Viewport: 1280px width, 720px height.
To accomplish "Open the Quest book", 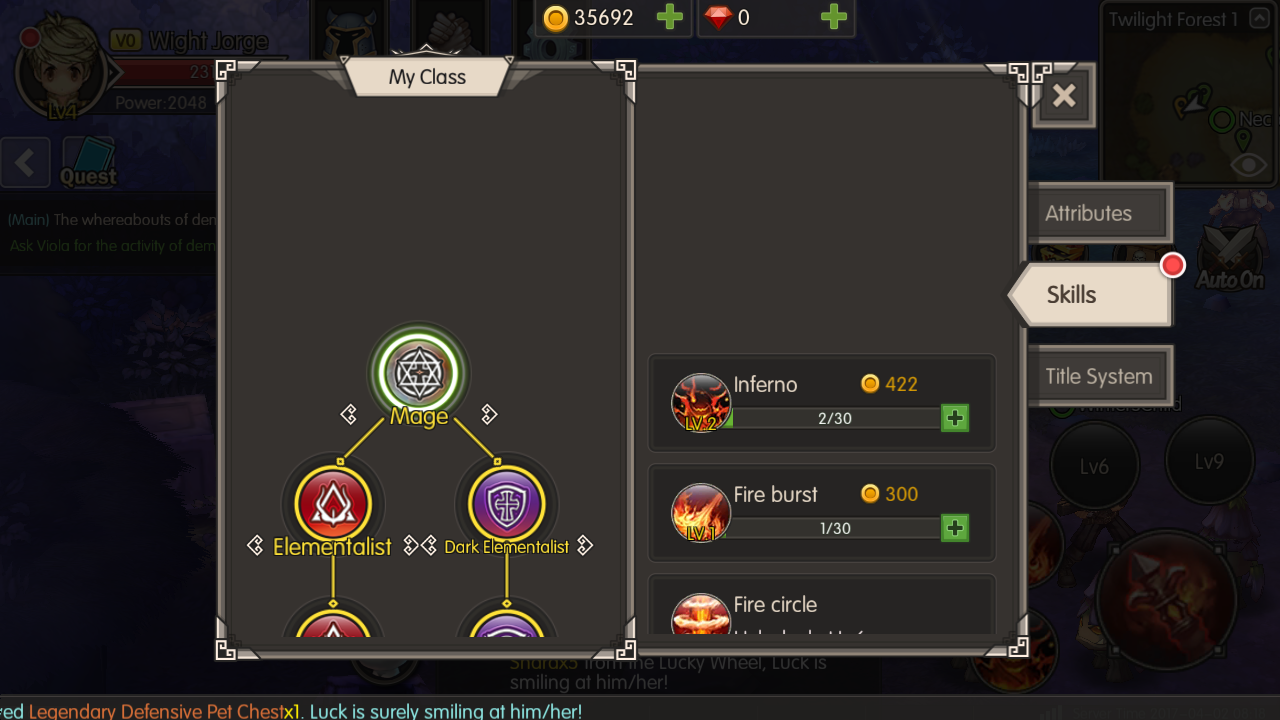I will click(x=89, y=161).
